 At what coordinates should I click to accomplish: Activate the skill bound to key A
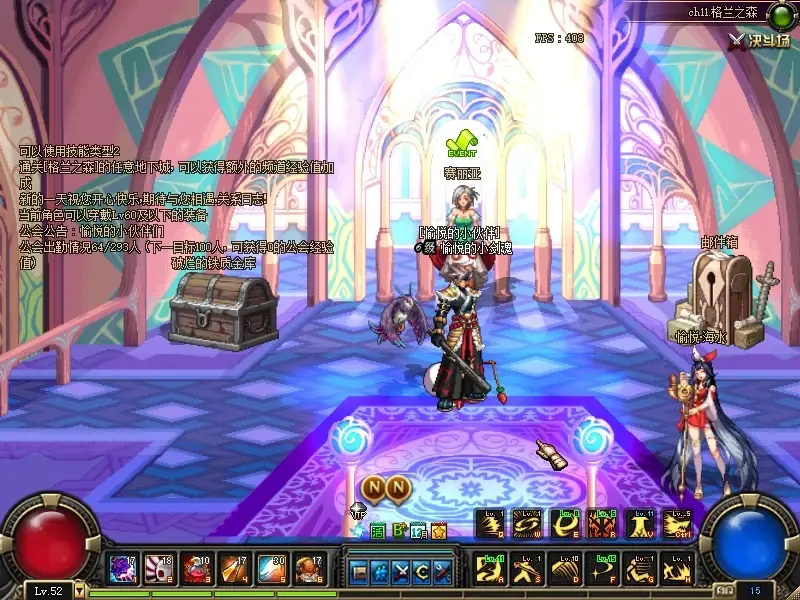491,570
